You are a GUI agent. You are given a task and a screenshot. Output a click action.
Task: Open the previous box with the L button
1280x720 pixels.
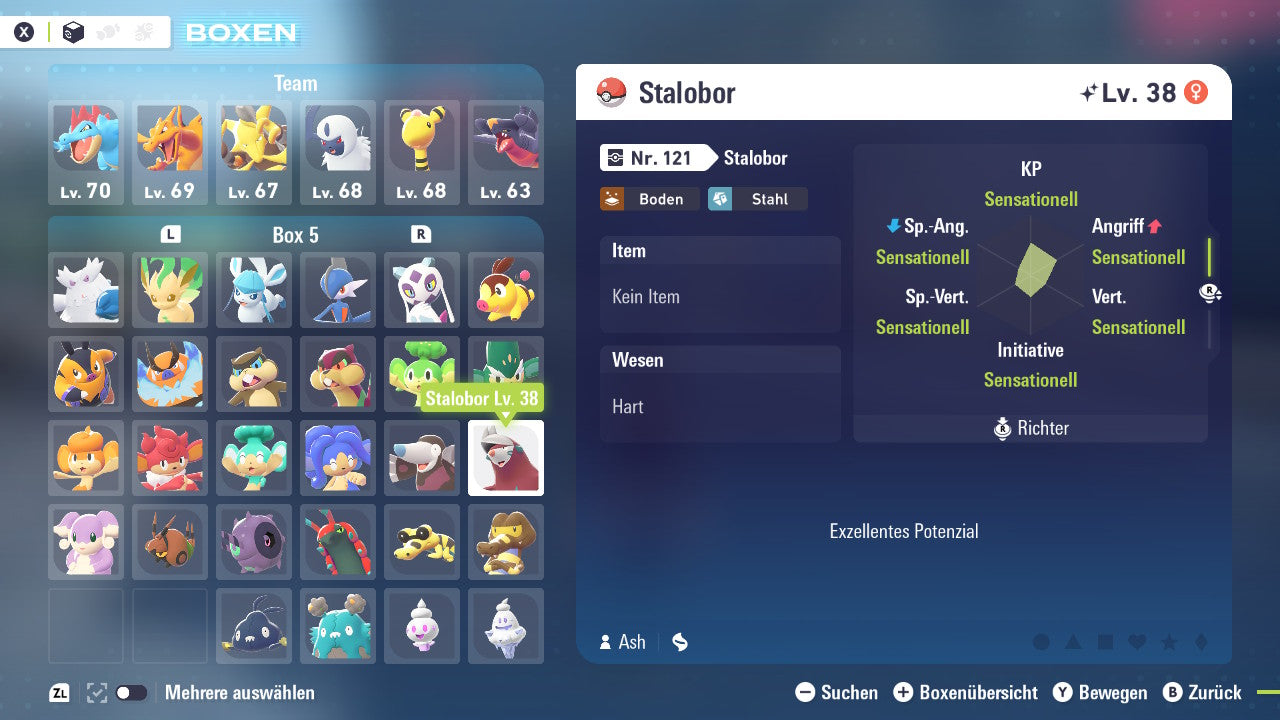pyautogui.click(x=170, y=235)
